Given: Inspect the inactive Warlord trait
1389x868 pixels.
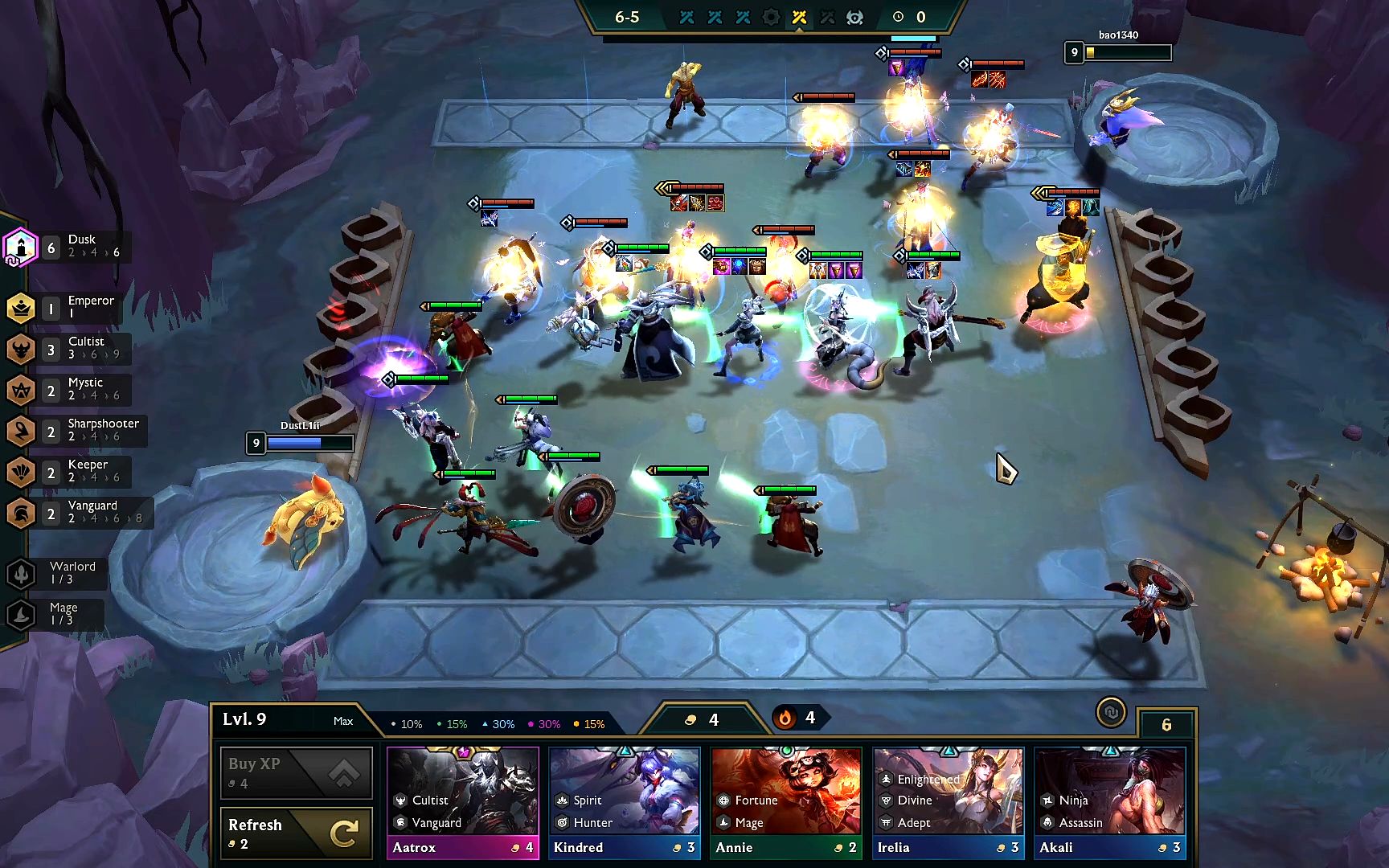Looking at the screenshot, I should (x=55, y=572).
